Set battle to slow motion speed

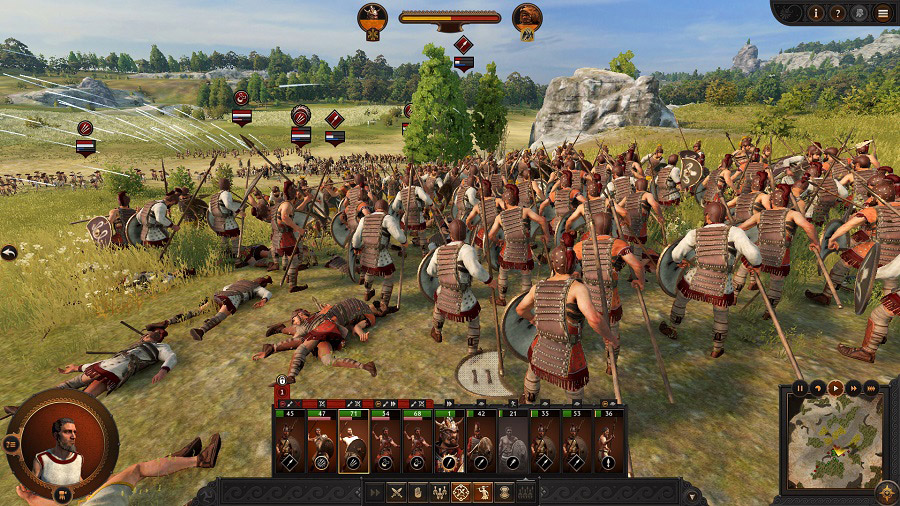(x=817, y=387)
